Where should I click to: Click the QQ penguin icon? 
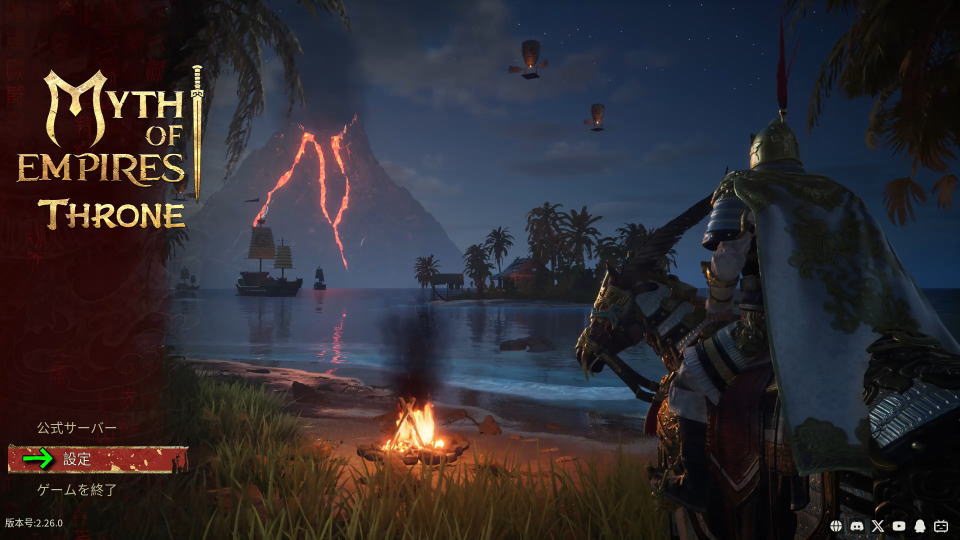click(x=920, y=525)
